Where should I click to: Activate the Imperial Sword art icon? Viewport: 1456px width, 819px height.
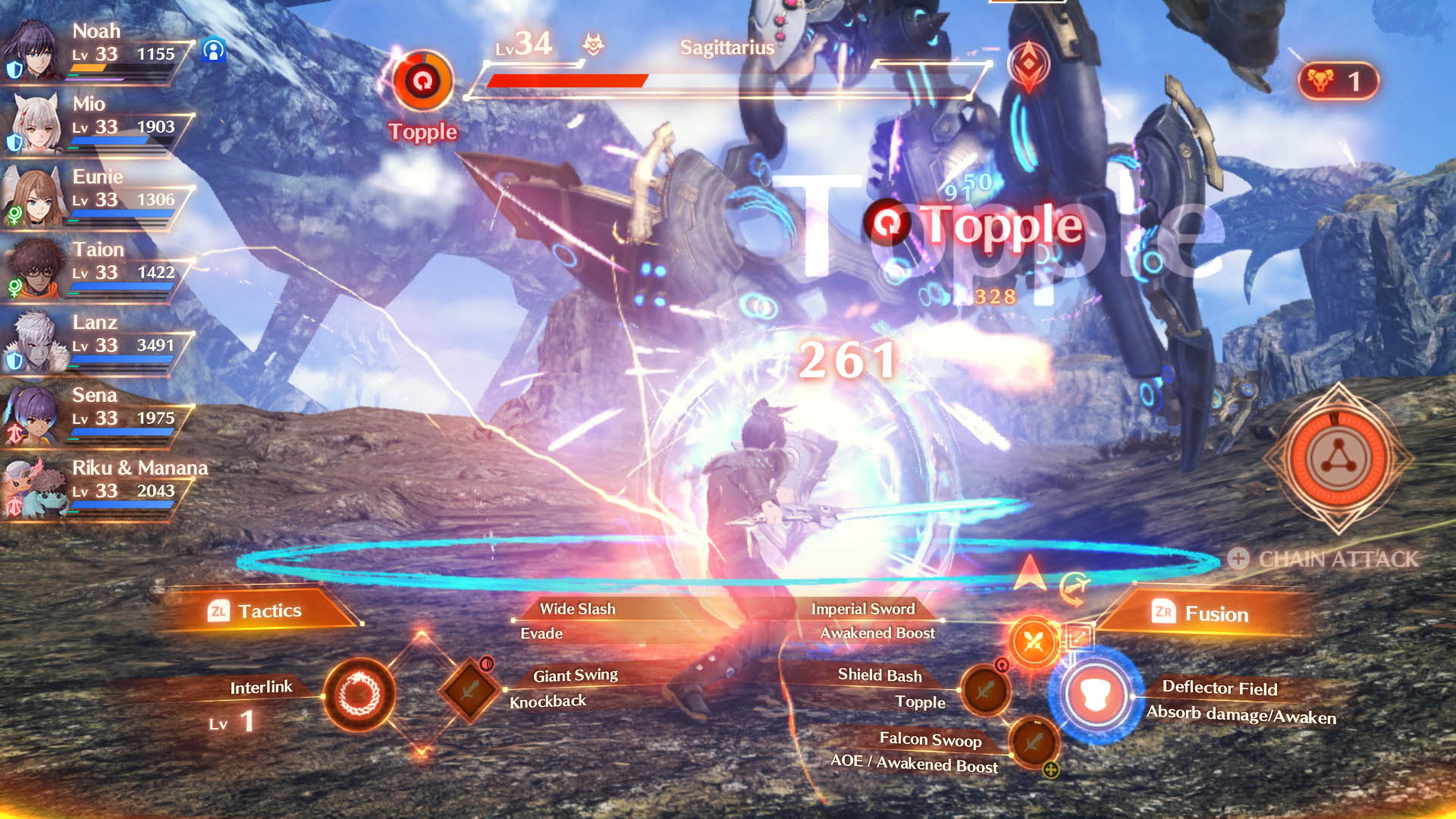1033,642
